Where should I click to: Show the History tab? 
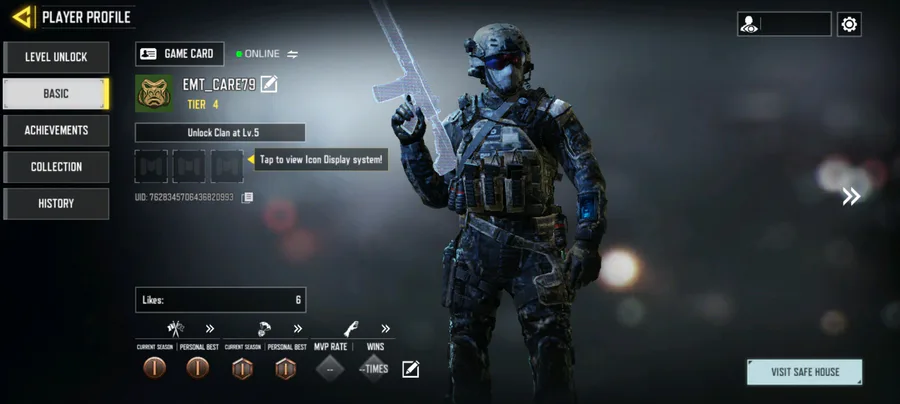point(56,203)
